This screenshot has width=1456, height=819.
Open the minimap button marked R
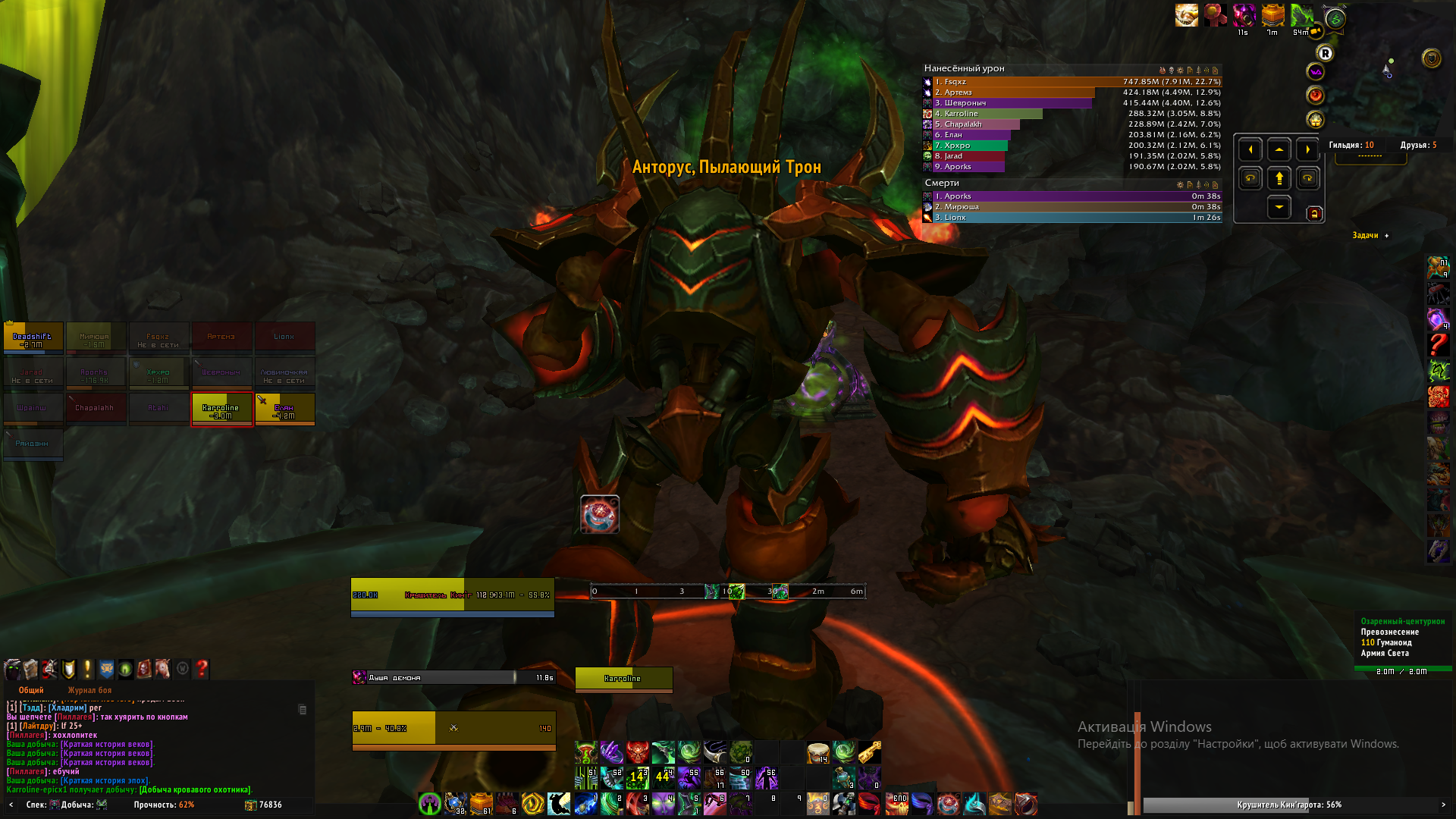pos(1325,53)
